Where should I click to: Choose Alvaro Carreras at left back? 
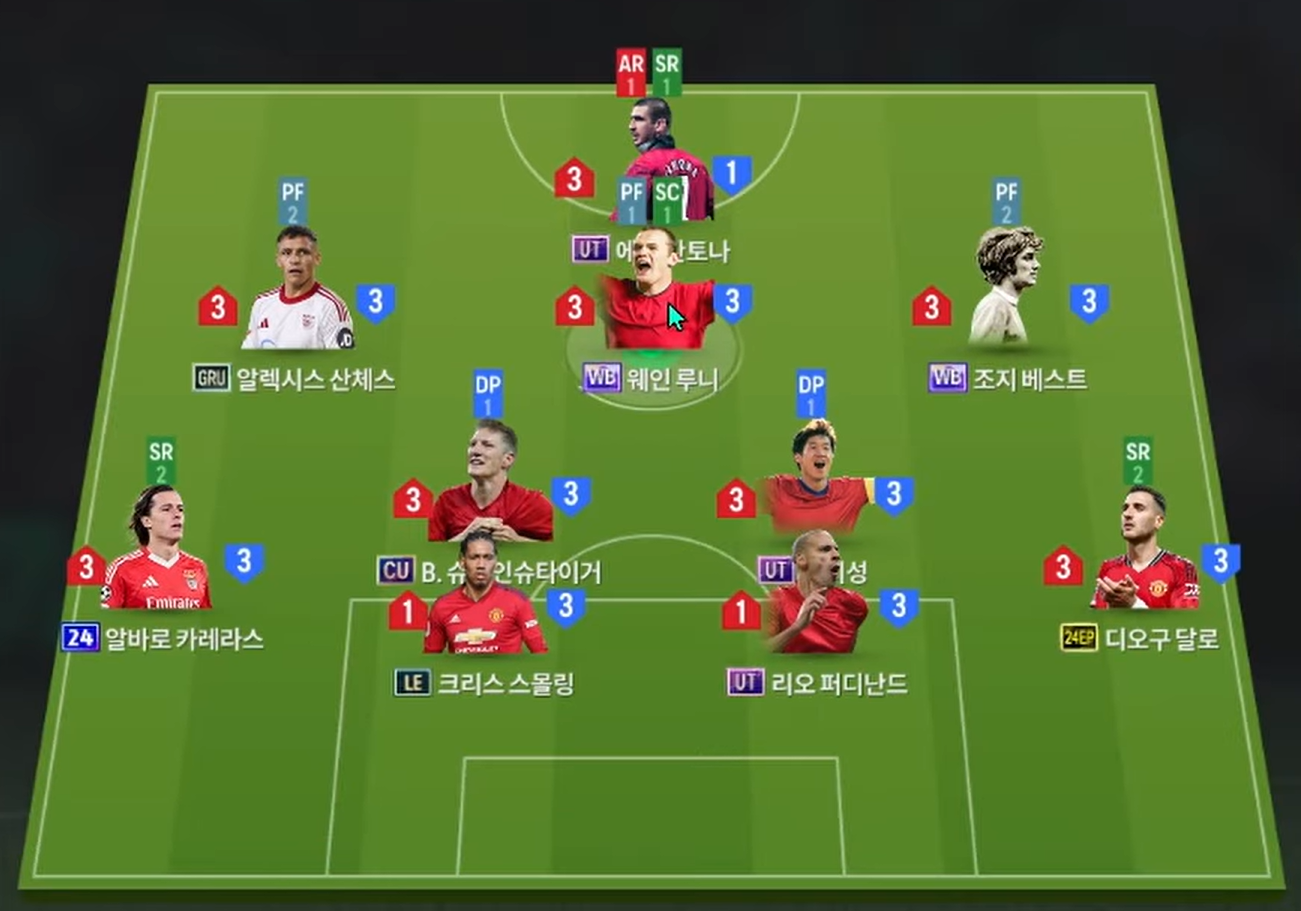point(156,555)
